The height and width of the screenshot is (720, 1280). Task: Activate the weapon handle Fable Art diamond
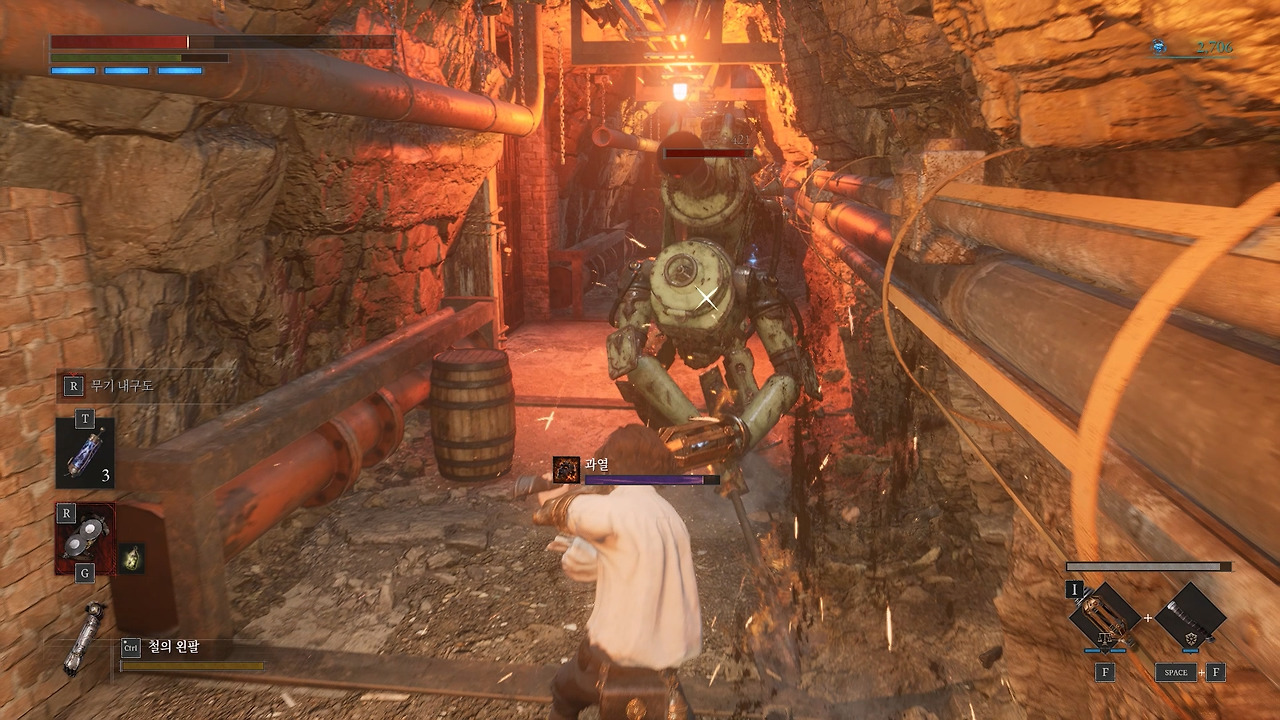coord(1191,616)
